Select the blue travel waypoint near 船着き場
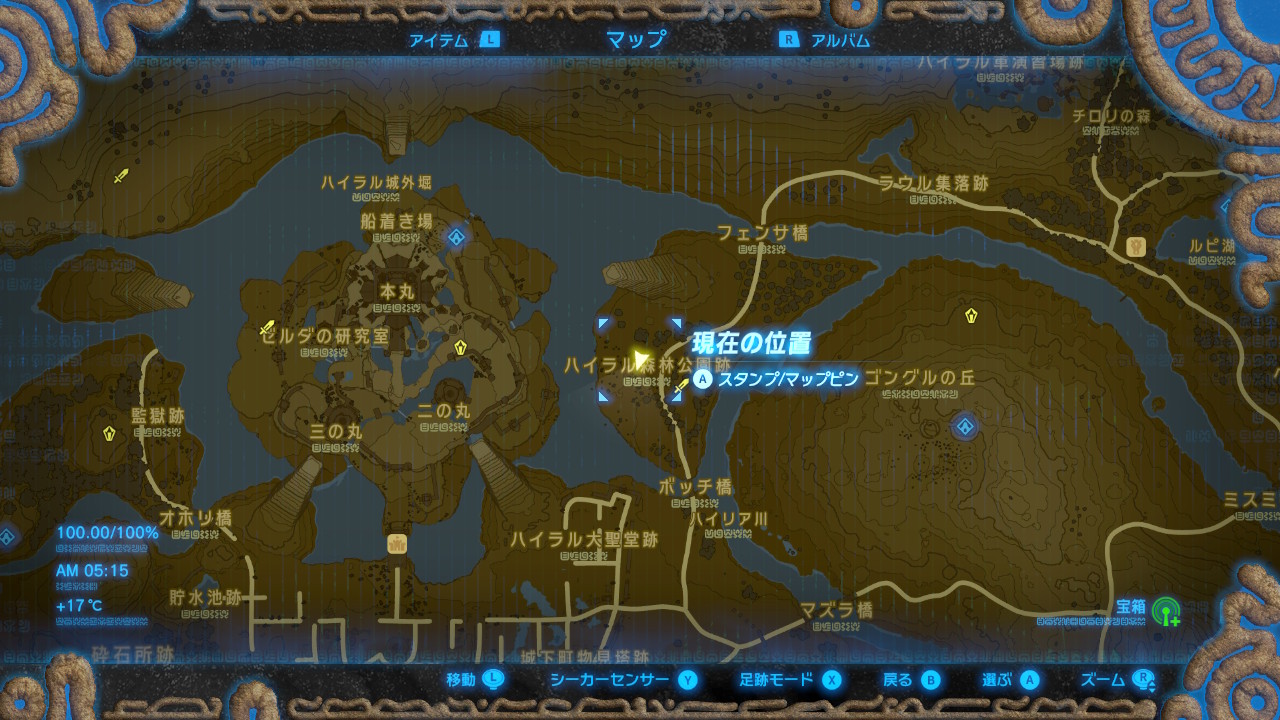The height and width of the screenshot is (720, 1280). (x=456, y=237)
